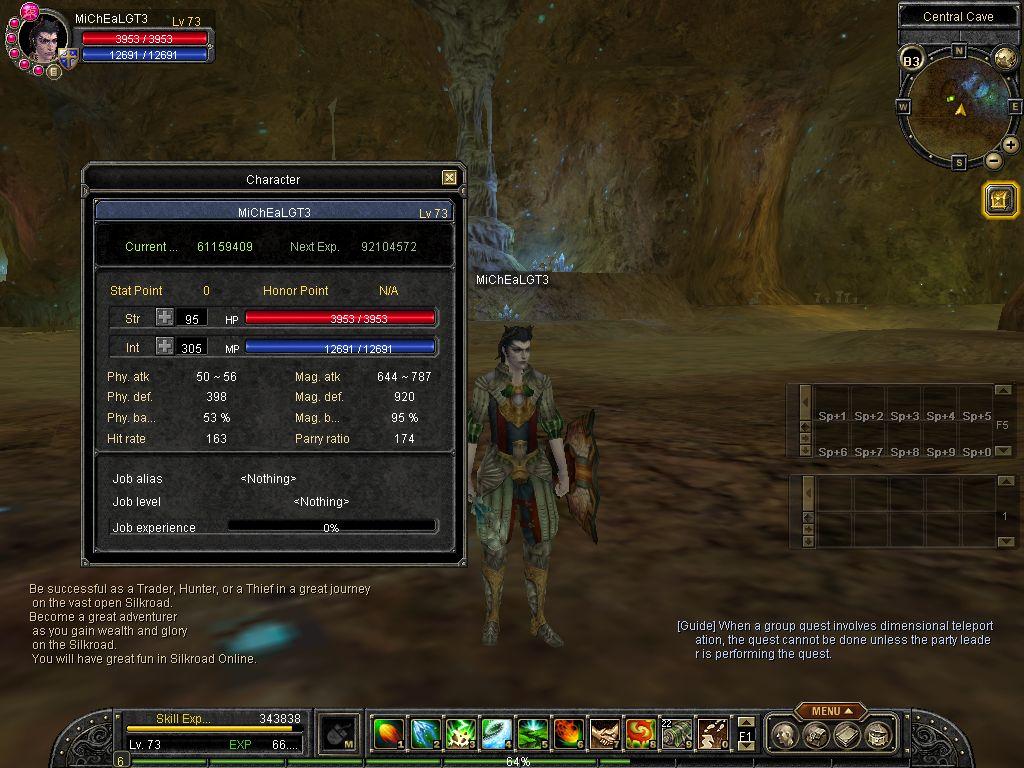The image size is (1024, 768).
Task: Activate the ice skill in slot 2
Action: [x=424, y=735]
